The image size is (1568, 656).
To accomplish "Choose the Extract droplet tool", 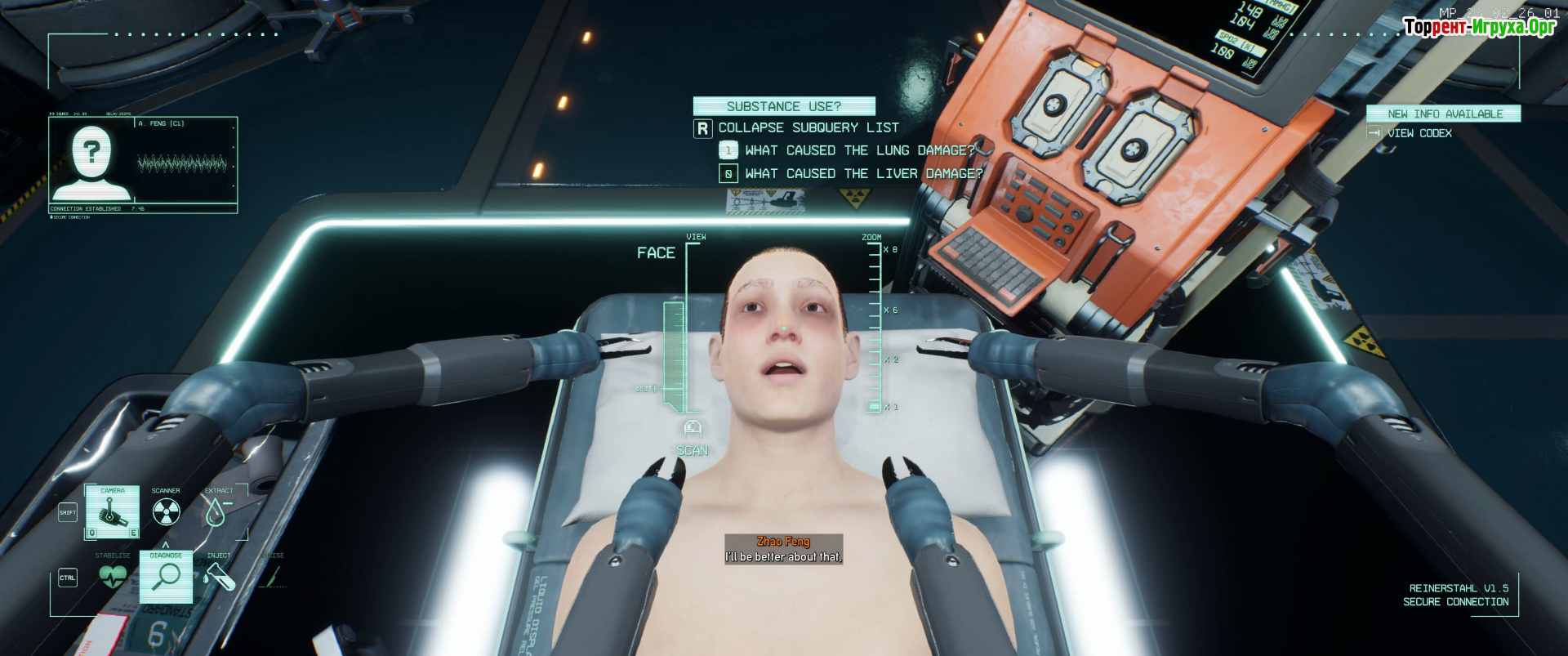I will 216,512.
